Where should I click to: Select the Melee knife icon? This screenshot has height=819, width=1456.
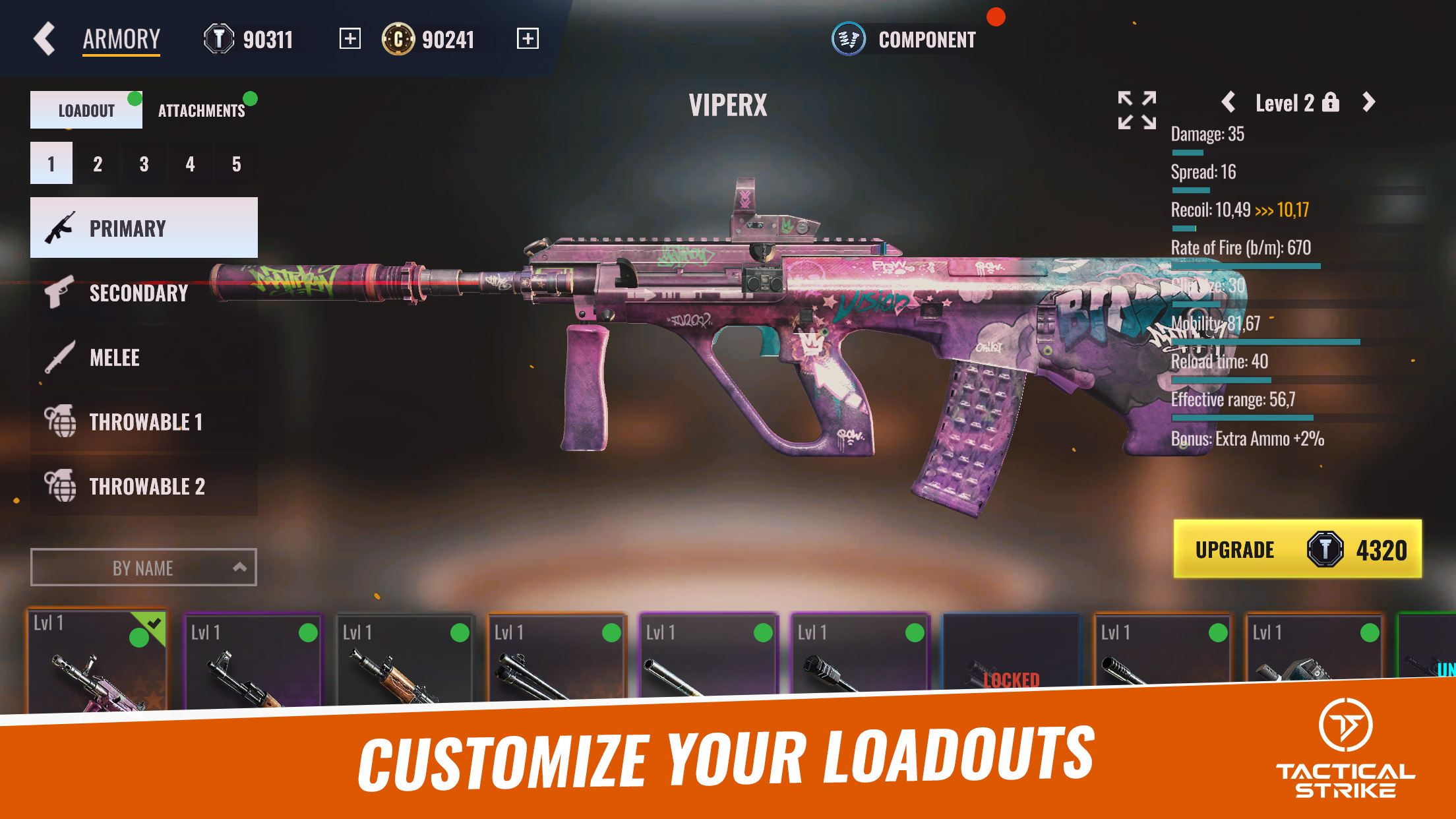(x=61, y=357)
